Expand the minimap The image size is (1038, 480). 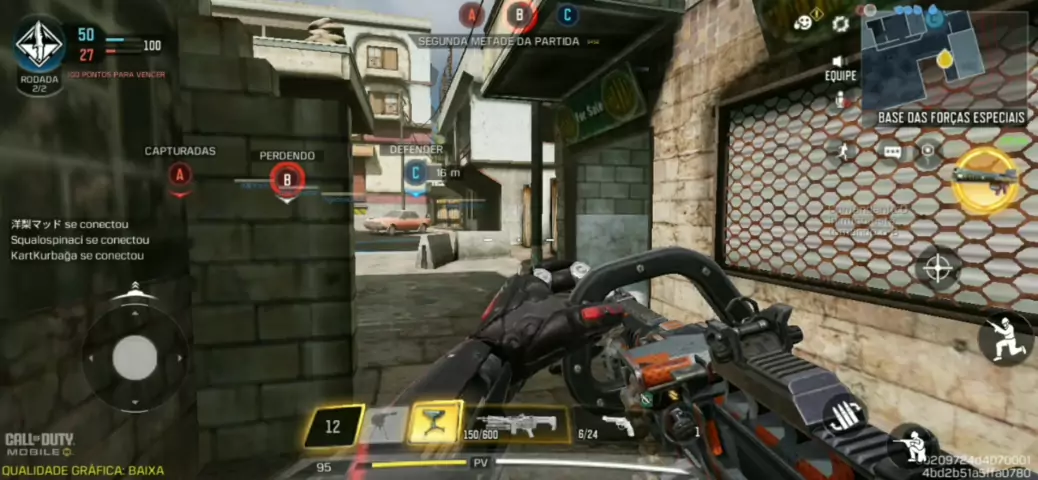pos(943,58)
